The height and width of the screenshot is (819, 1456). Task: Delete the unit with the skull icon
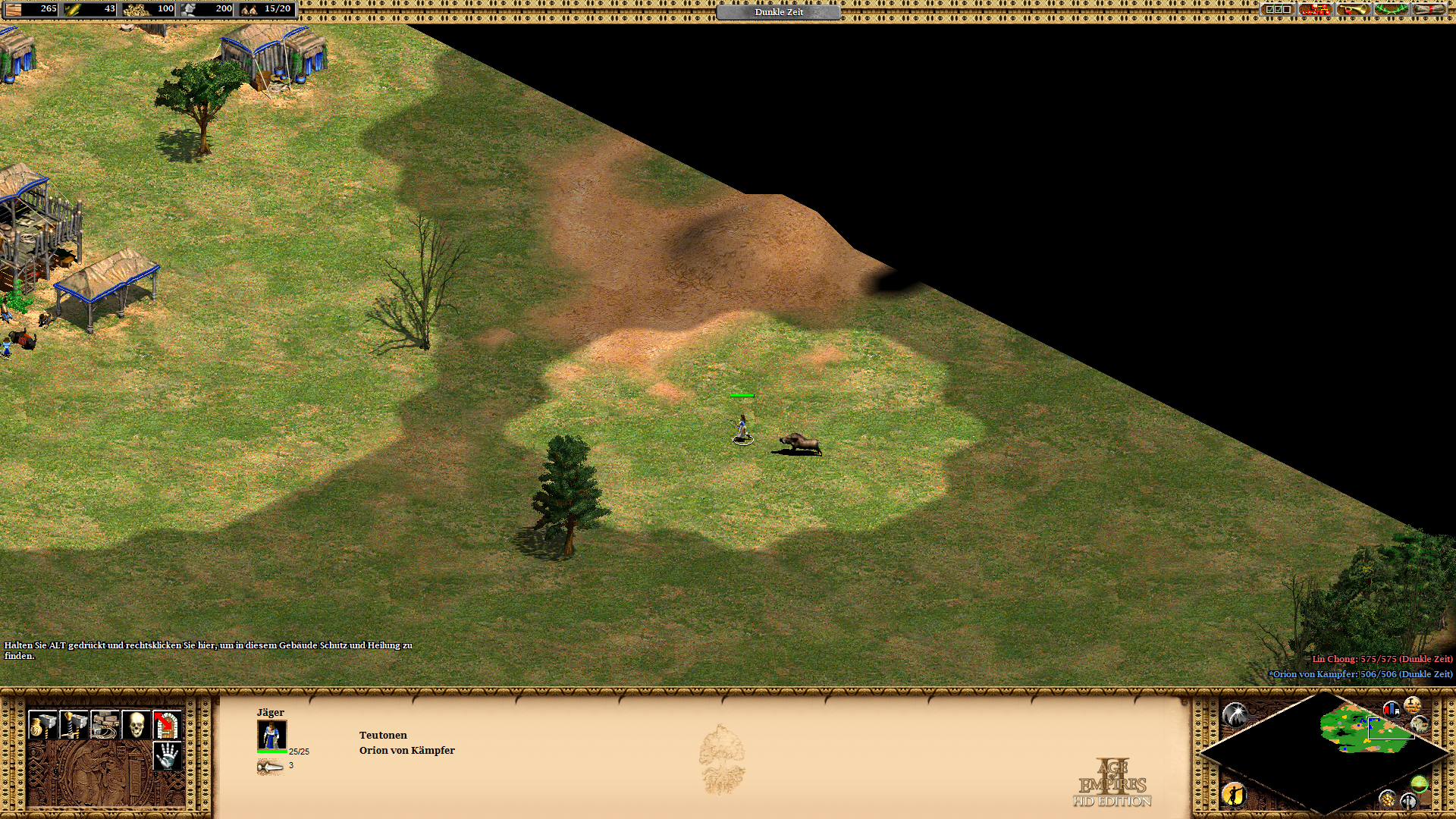tap(136, 725)
